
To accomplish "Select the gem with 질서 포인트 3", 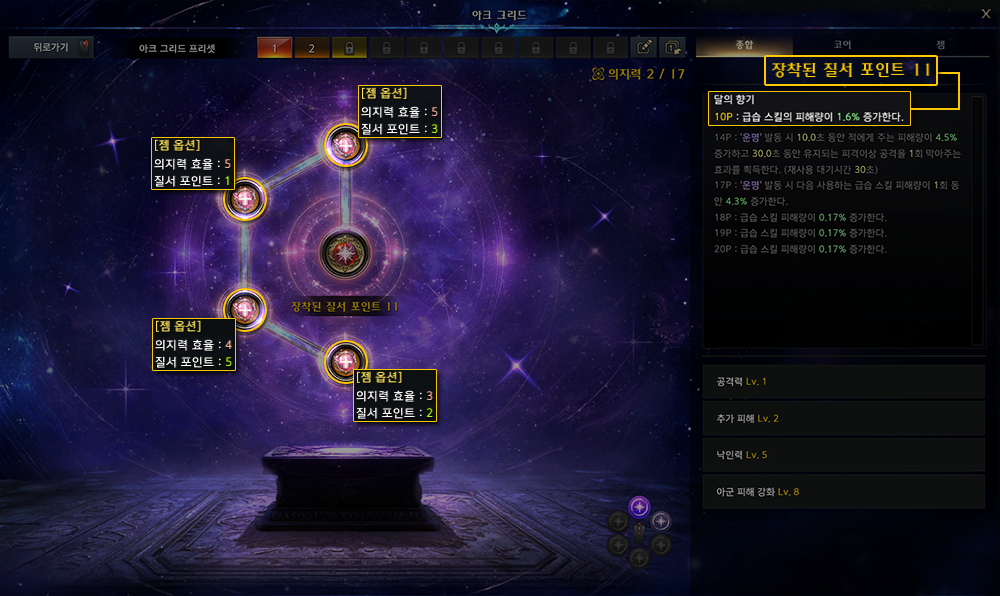I will [346, 146].
